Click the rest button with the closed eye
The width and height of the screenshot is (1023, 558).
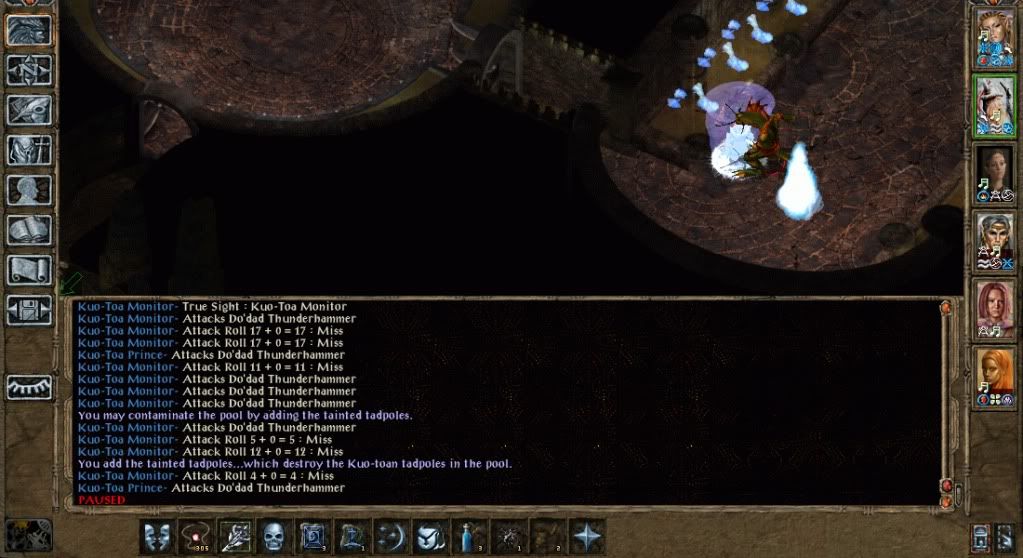tap(29, 387)
